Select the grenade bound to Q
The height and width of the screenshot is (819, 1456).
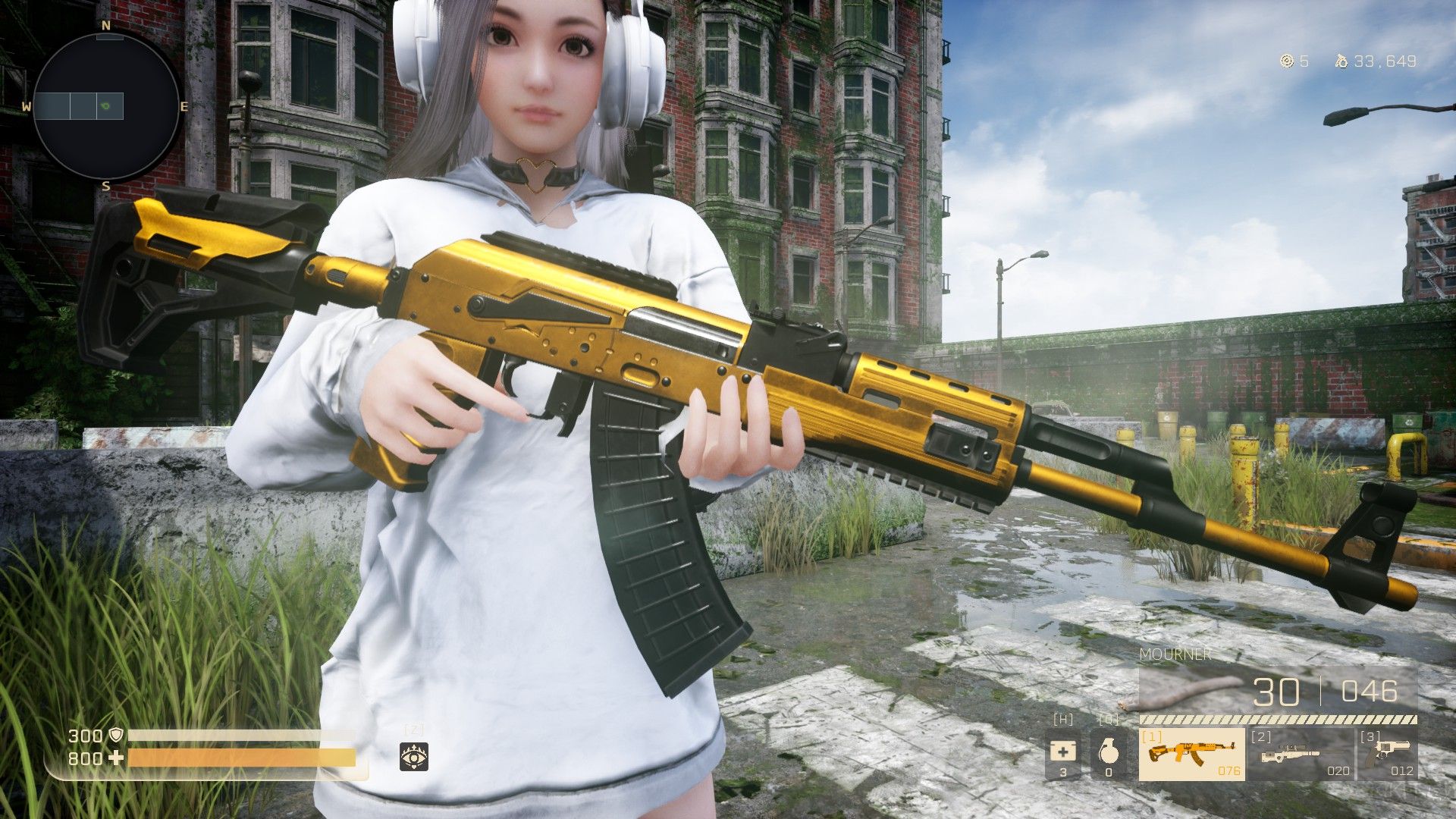[x=1109, y=751]
